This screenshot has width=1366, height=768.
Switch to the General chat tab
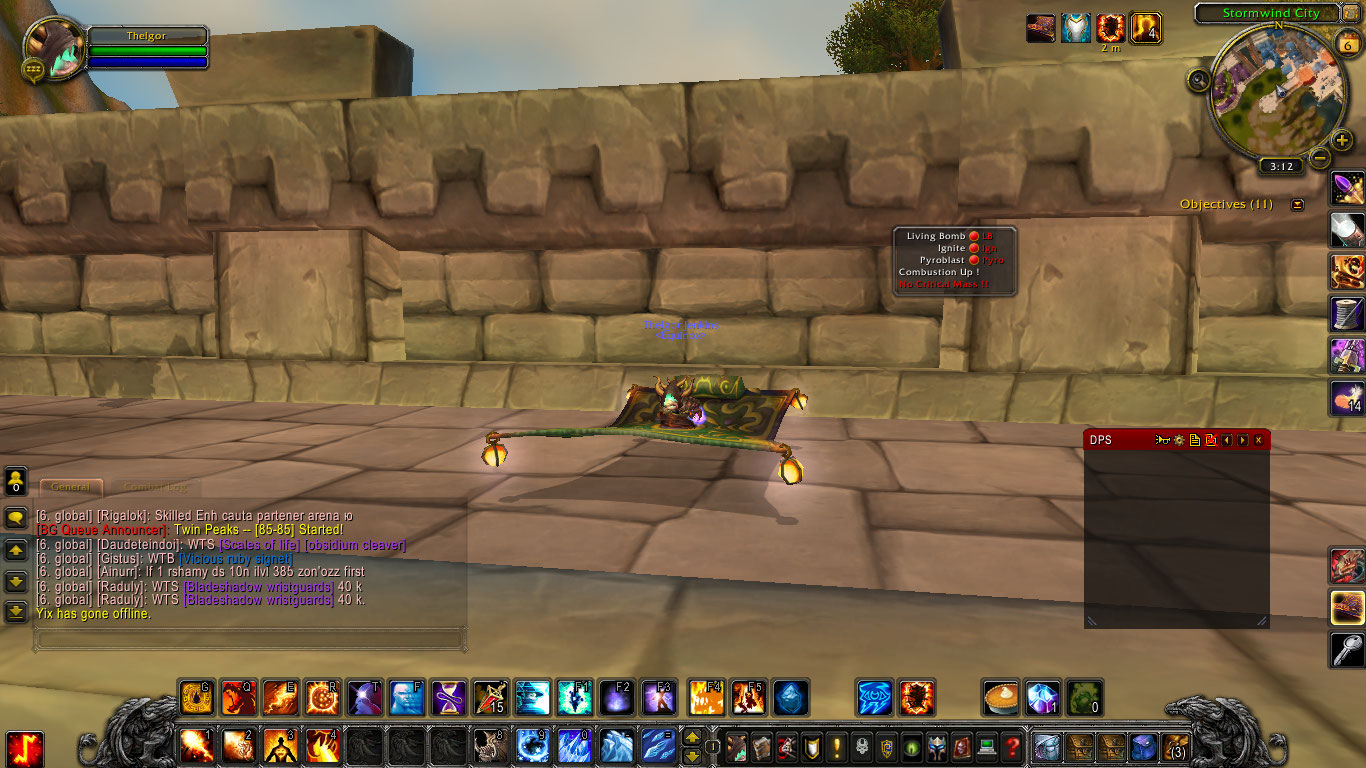coord(71,487)
